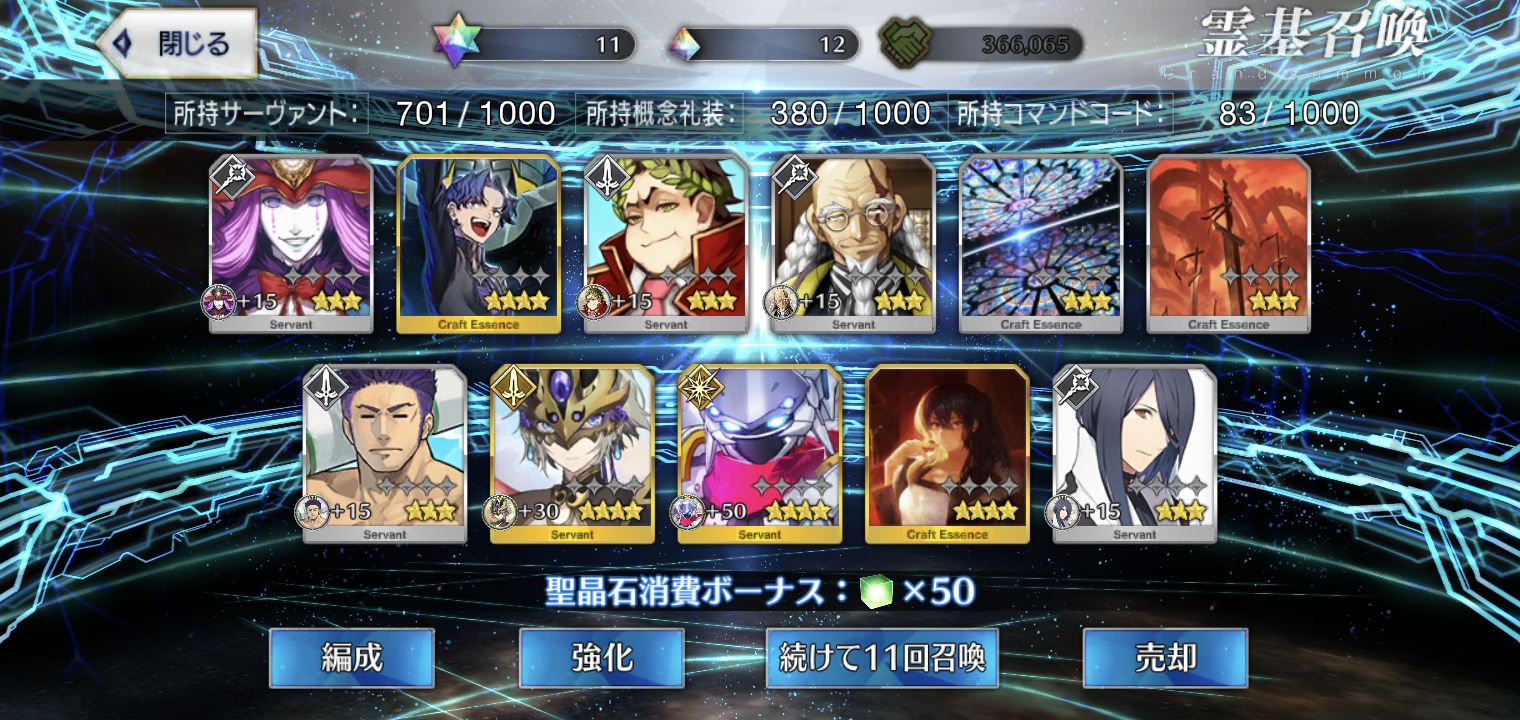View the laughing blue-haired Craft Essence card
1520x720 pixels.
479,243
